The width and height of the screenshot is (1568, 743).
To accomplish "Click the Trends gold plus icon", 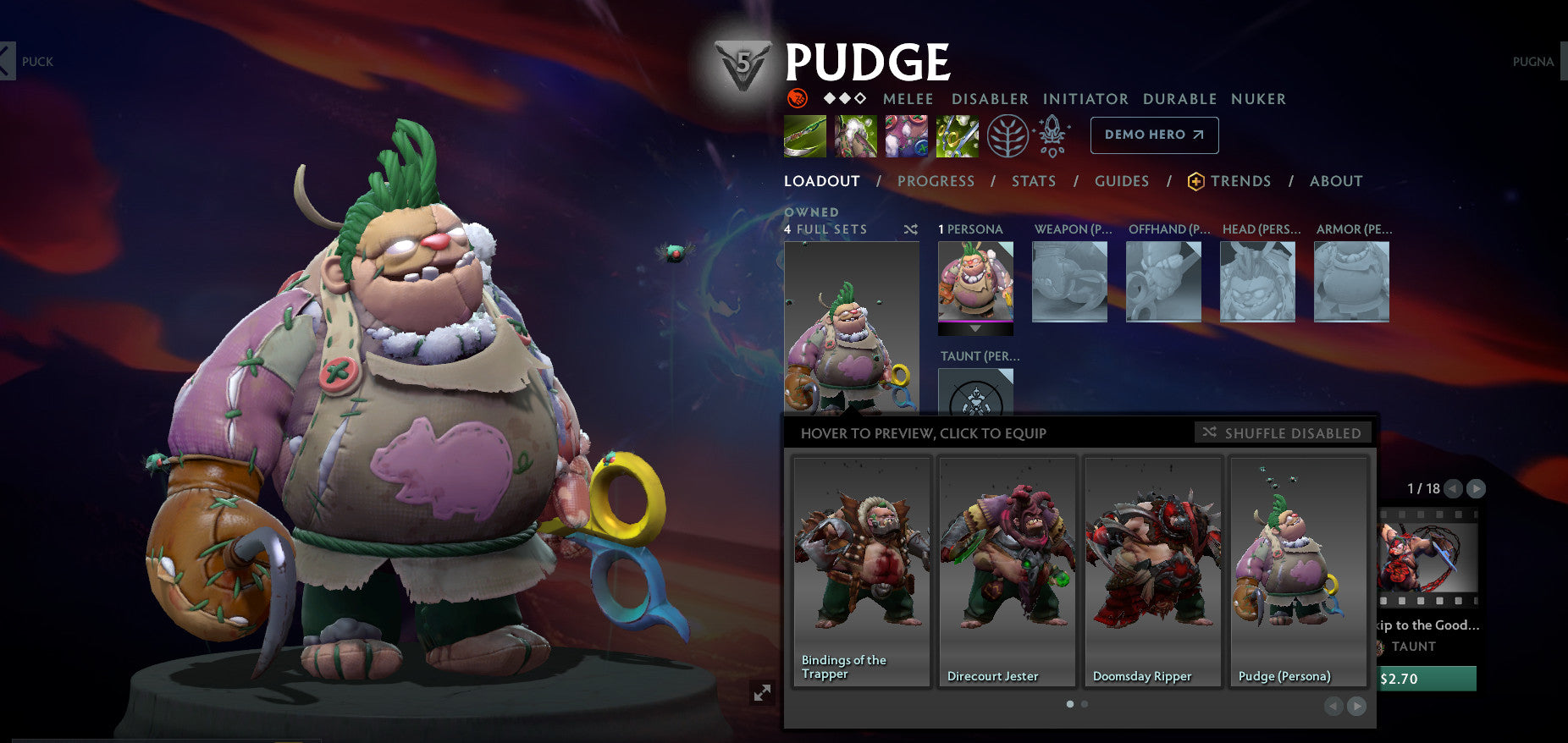I will coord(1195,180).
